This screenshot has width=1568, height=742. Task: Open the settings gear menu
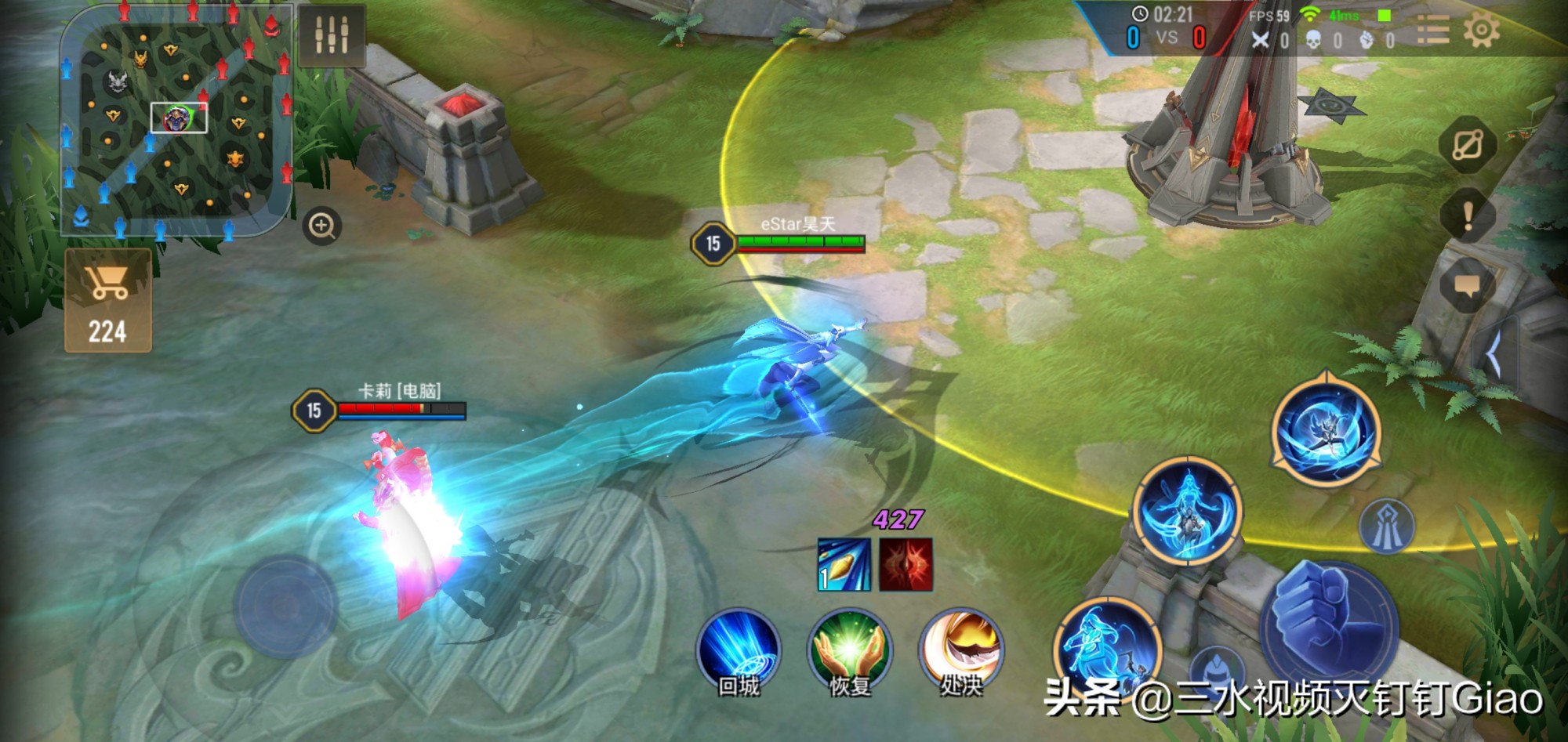1481,31
